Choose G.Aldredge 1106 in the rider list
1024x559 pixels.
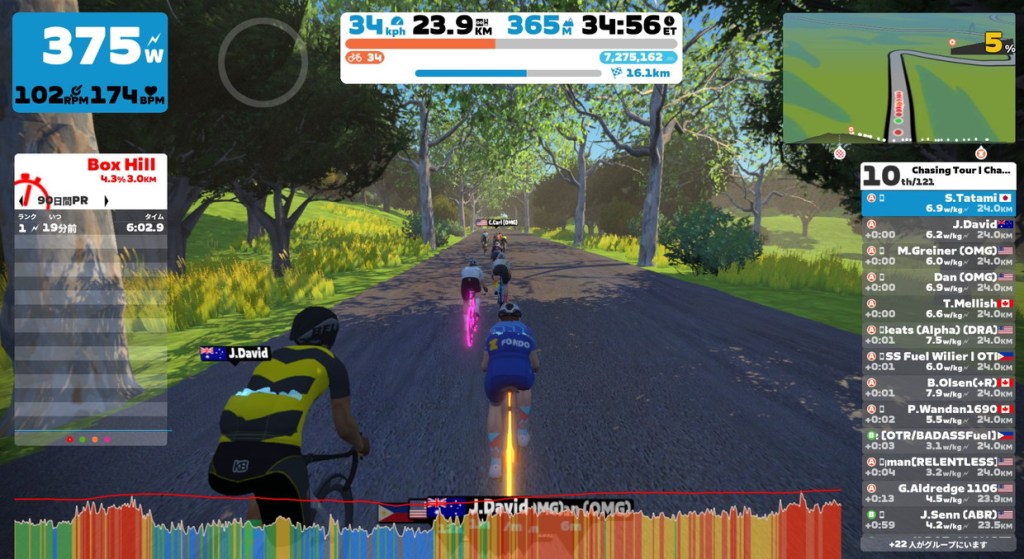tap(938, 492)
